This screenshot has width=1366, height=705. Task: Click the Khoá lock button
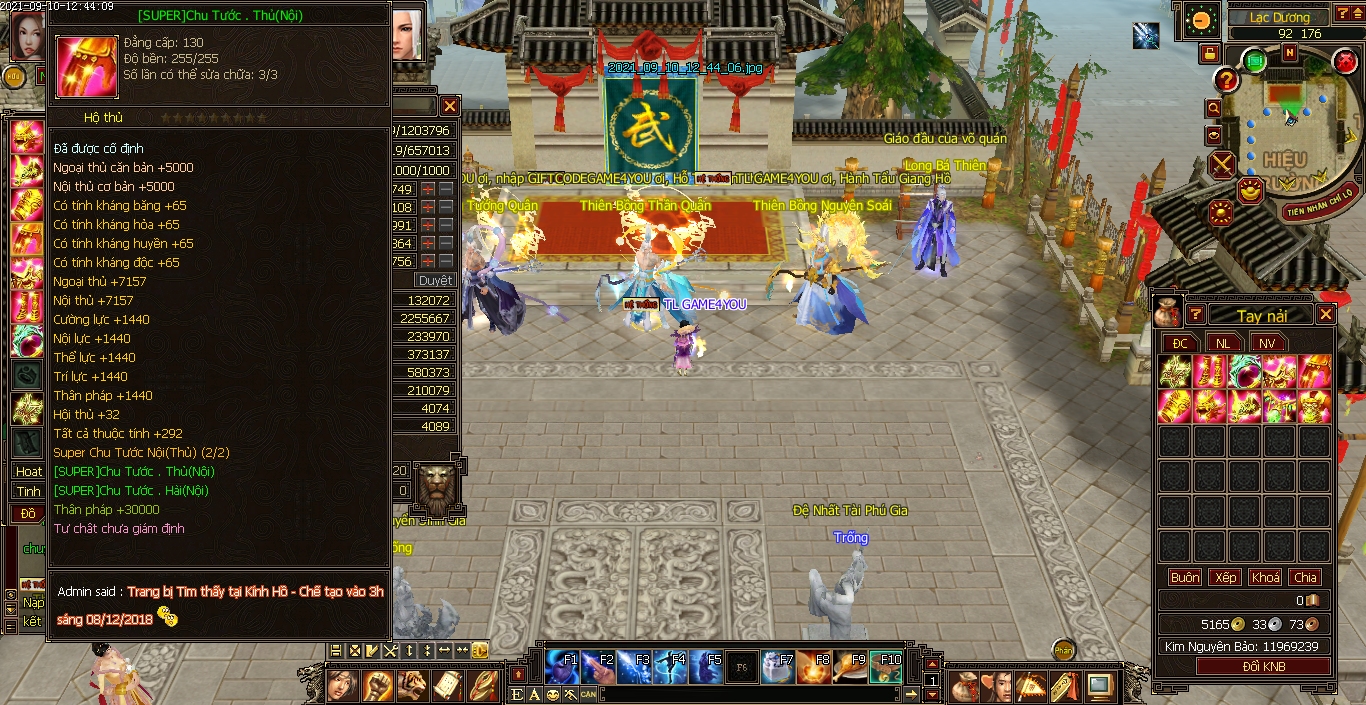[1265, 577]
